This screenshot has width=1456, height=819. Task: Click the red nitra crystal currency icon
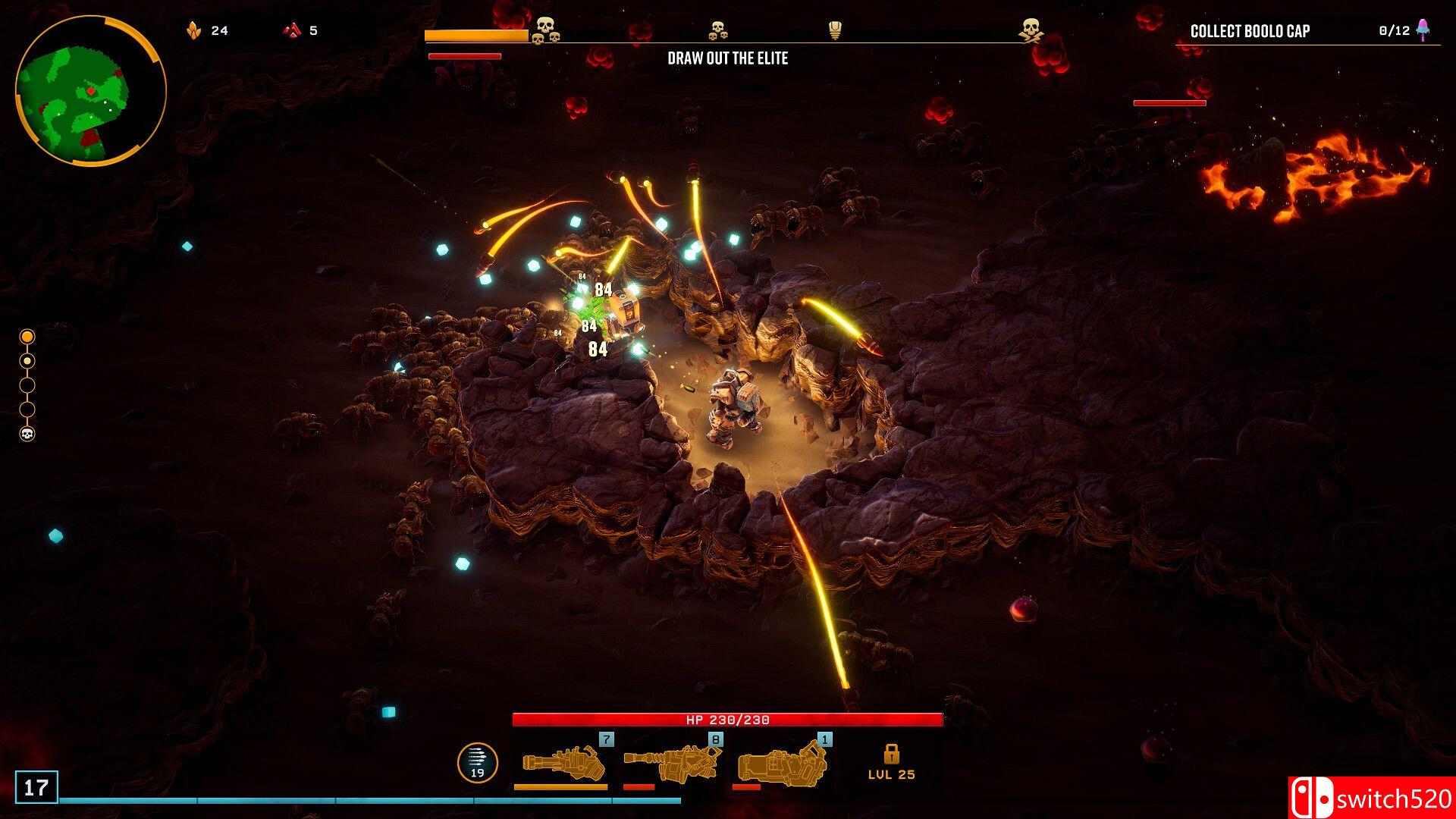[x=292, y=30]
